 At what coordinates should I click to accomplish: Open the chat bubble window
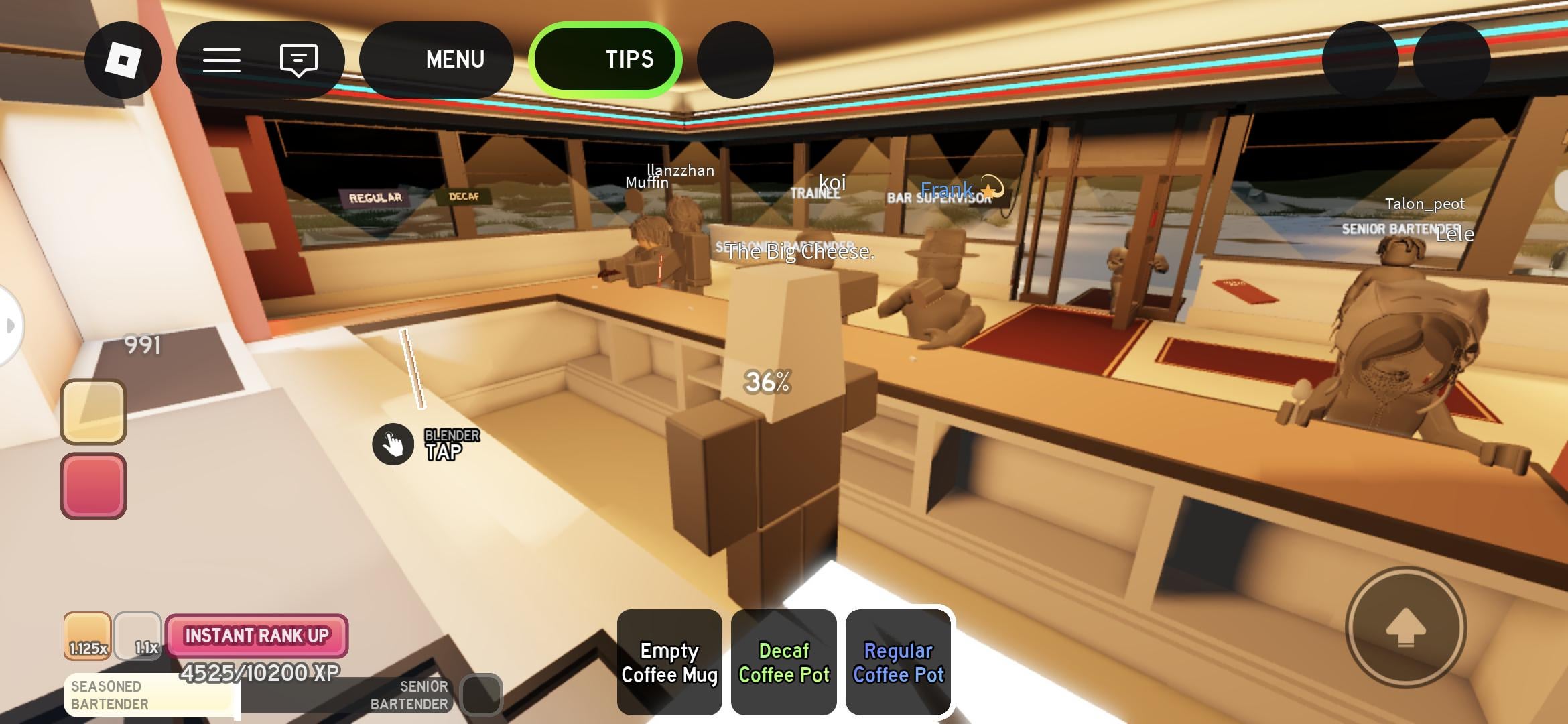(x=298, y=60)
